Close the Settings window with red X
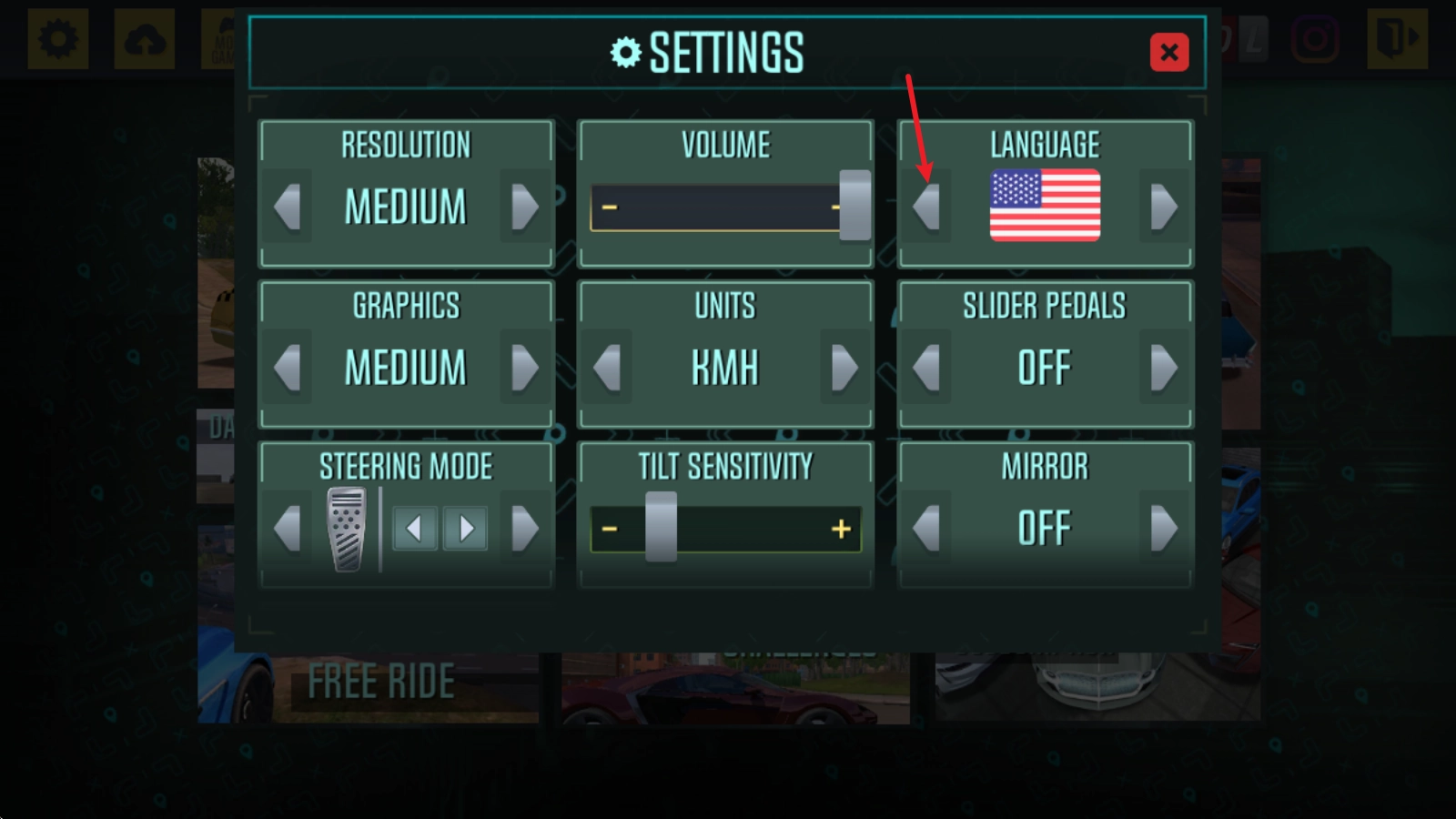 click(x=1169, y=52)
